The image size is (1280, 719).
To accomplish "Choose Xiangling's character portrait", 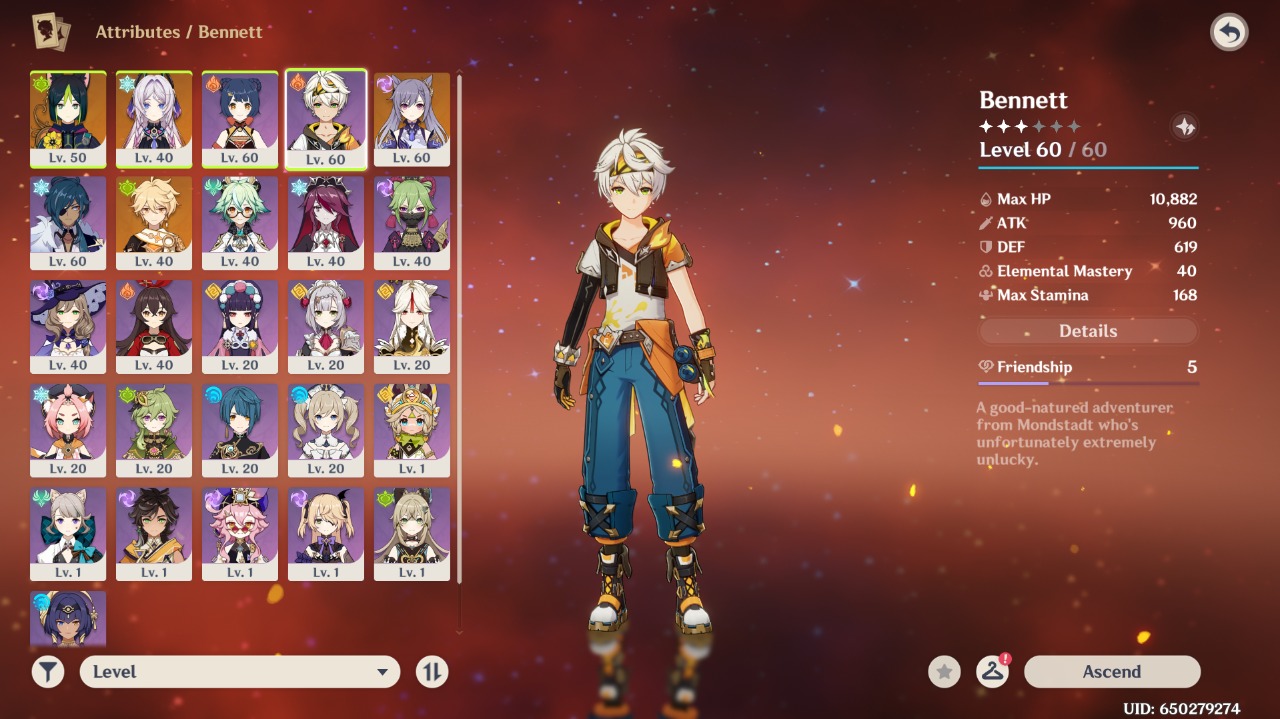I will pyautogui.click(x=240, y=118).
